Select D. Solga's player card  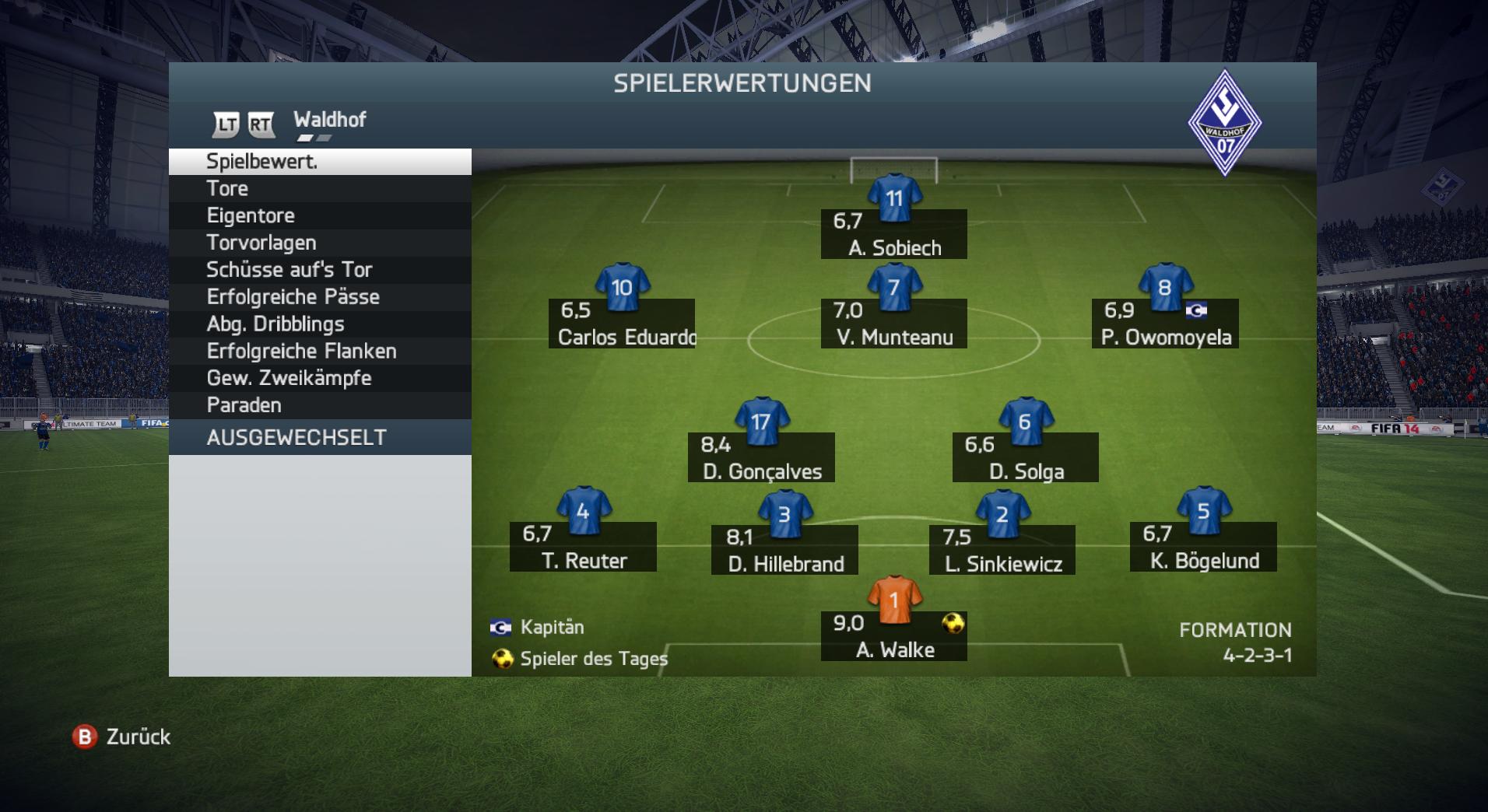pyautogui.click(x=1026, y=458)
